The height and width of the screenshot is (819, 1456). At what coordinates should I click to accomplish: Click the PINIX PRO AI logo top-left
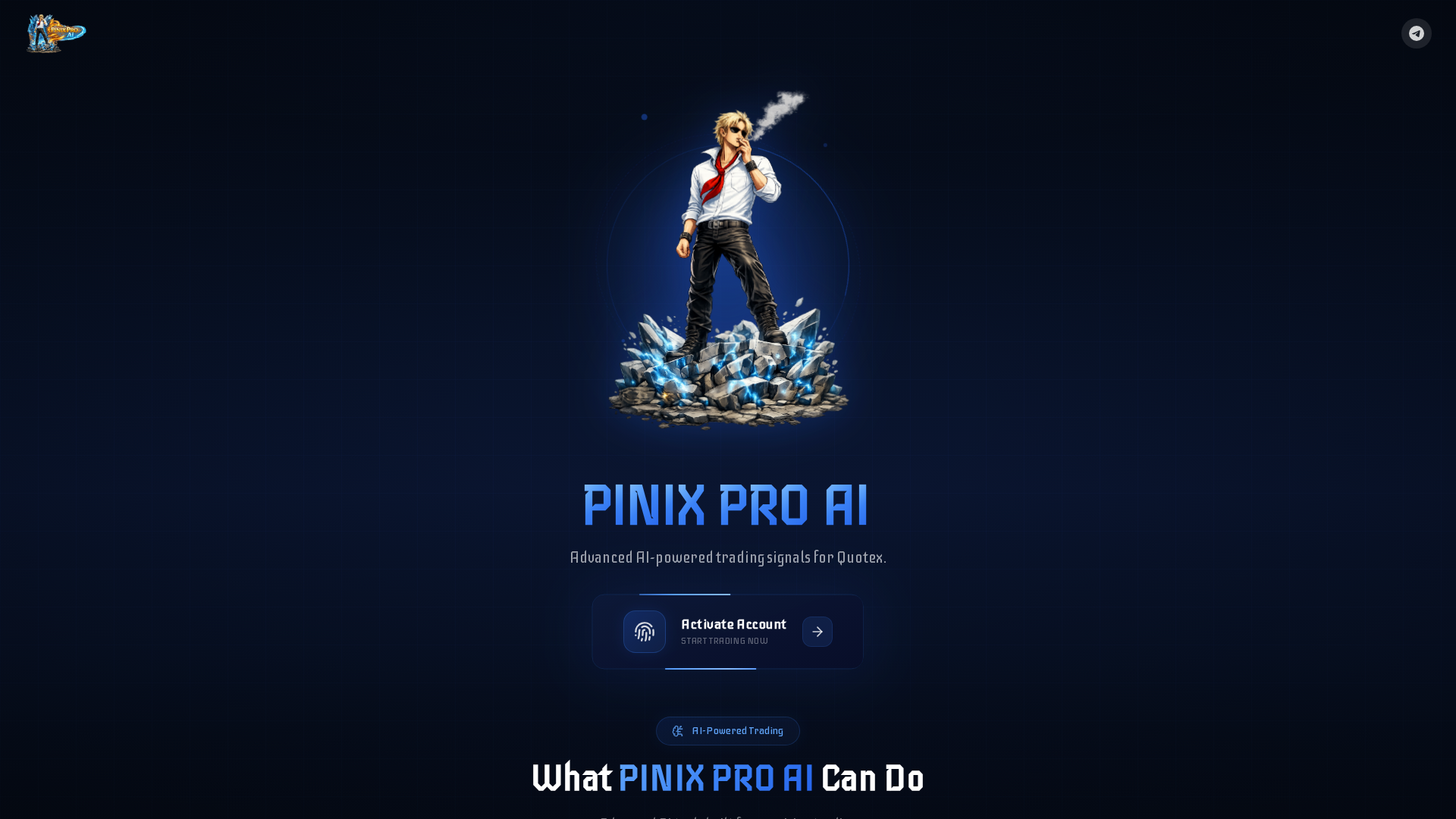coord(55,33)
